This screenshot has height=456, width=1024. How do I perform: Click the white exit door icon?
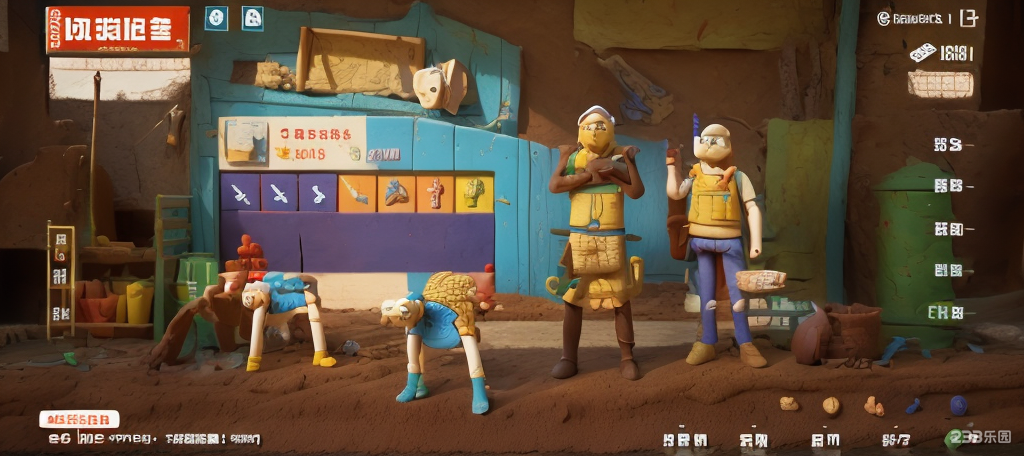(967, 17)
